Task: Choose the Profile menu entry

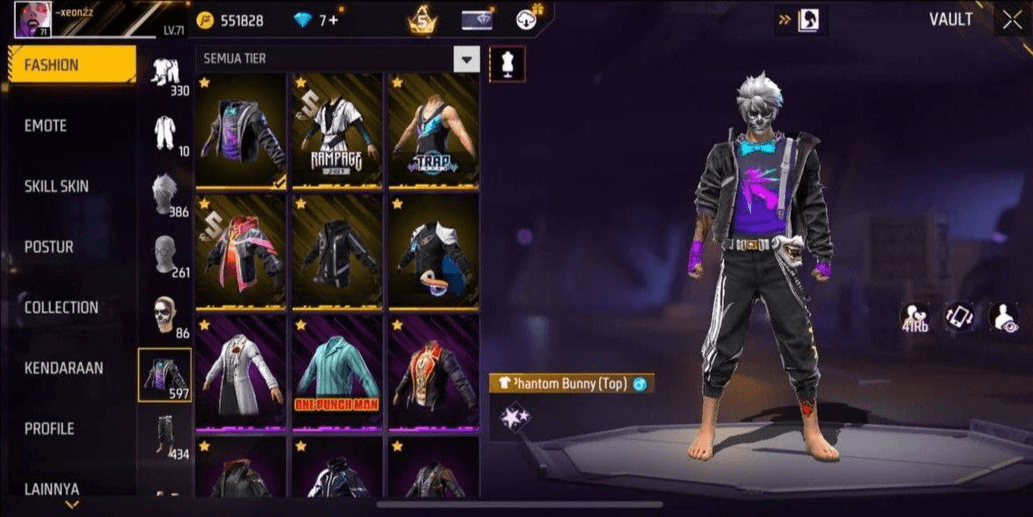Action: click(x=49, y=428)
